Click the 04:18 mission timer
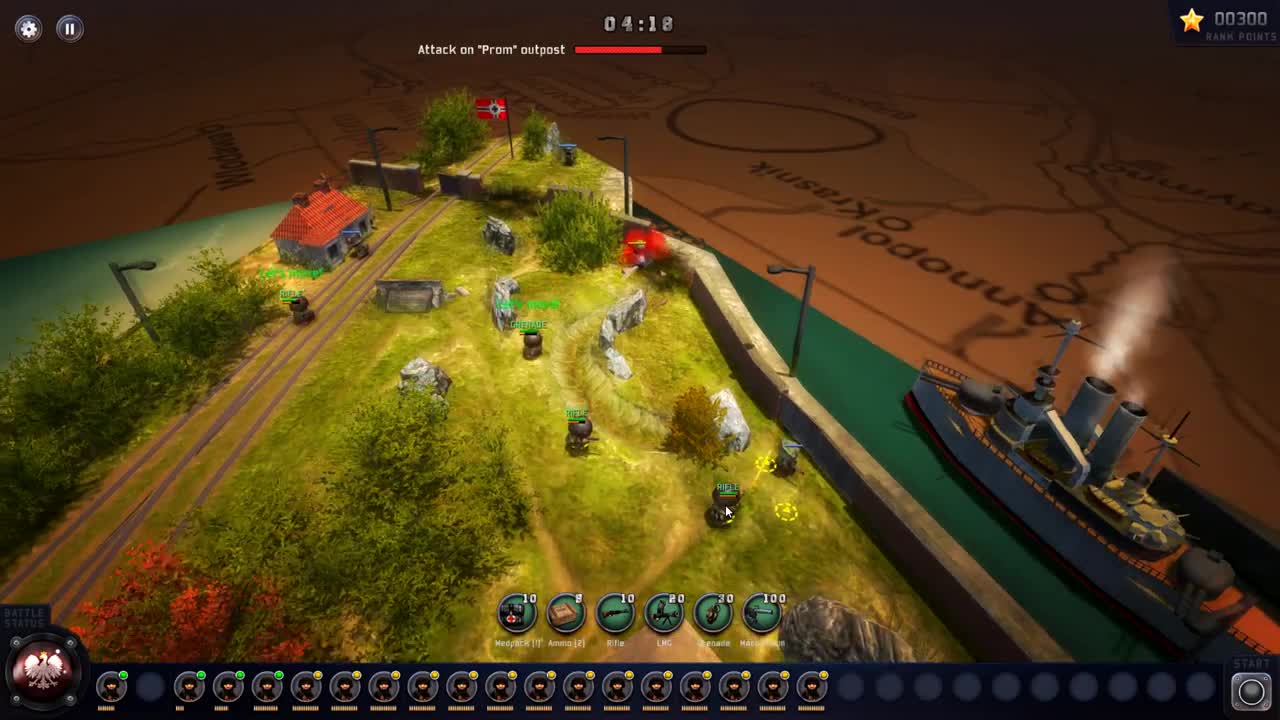 point(639,24)
